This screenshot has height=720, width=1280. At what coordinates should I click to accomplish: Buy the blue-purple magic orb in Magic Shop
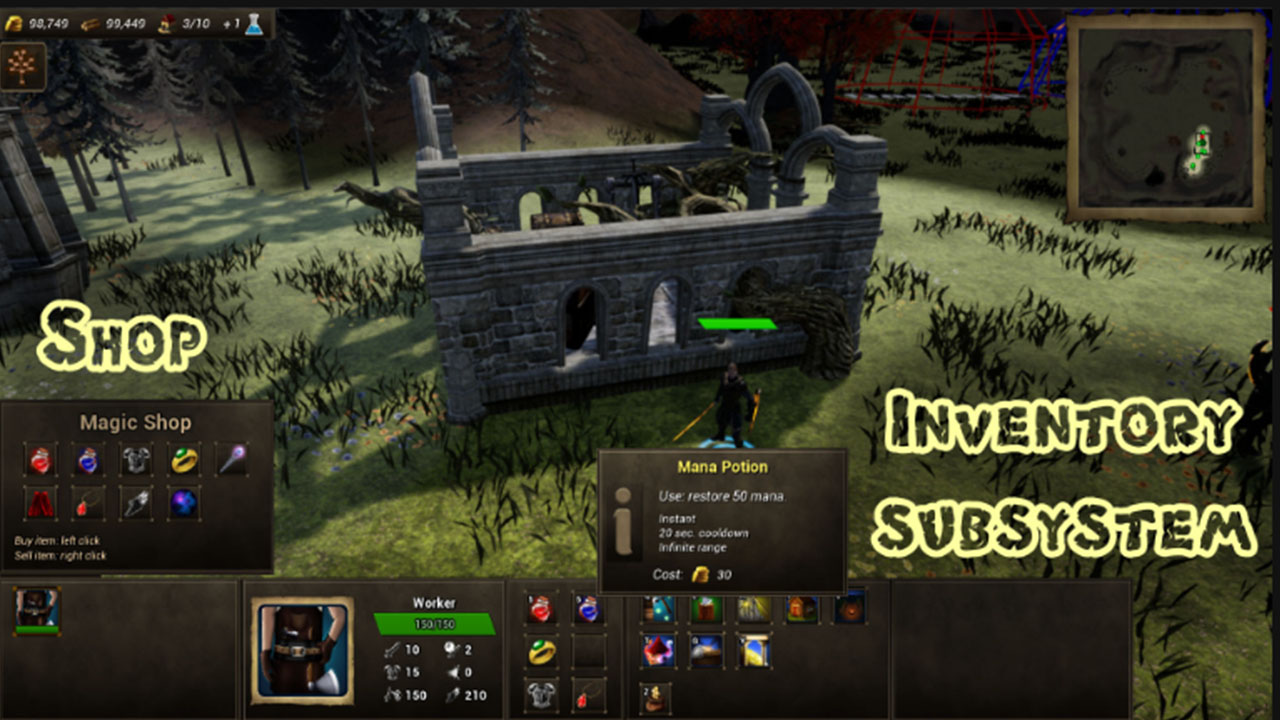(184, 503)
